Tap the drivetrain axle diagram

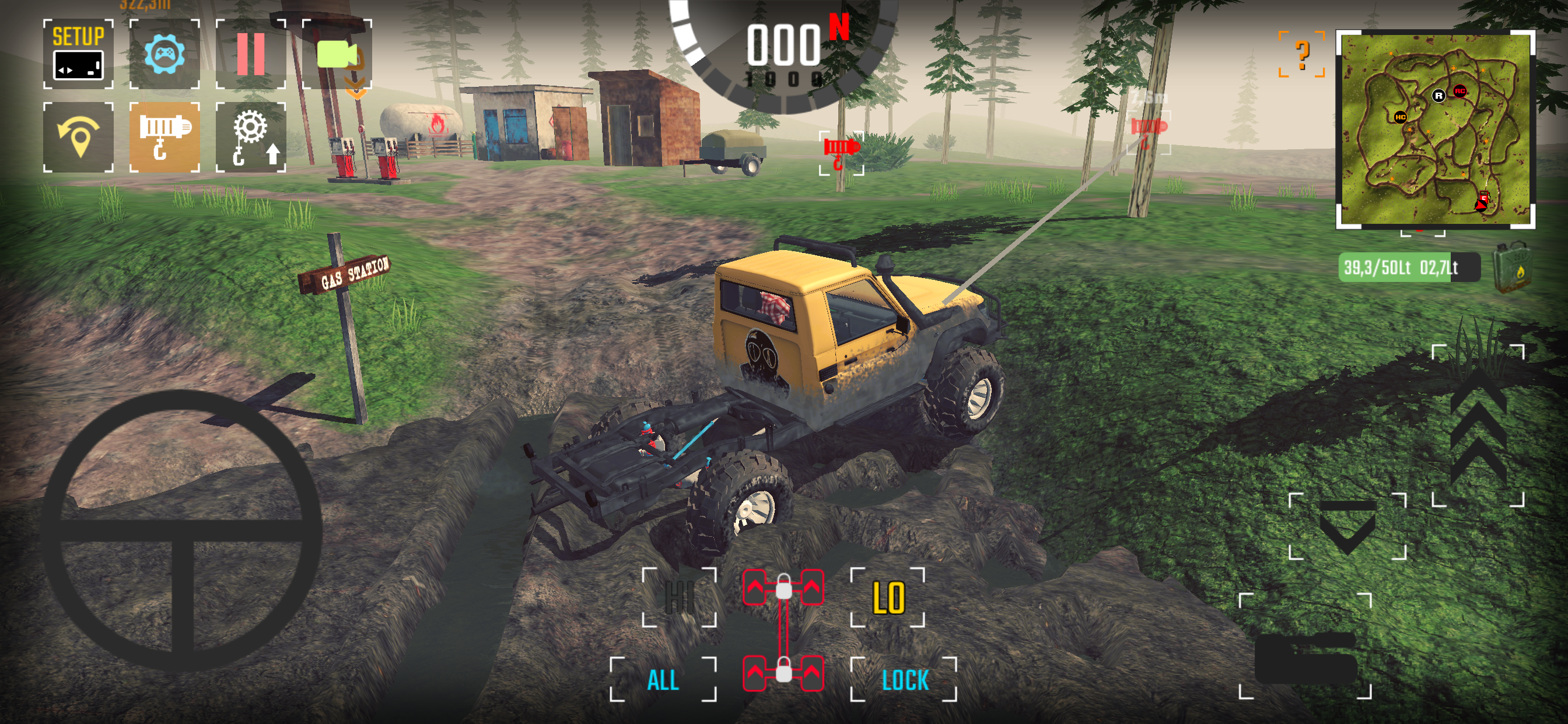783,631
